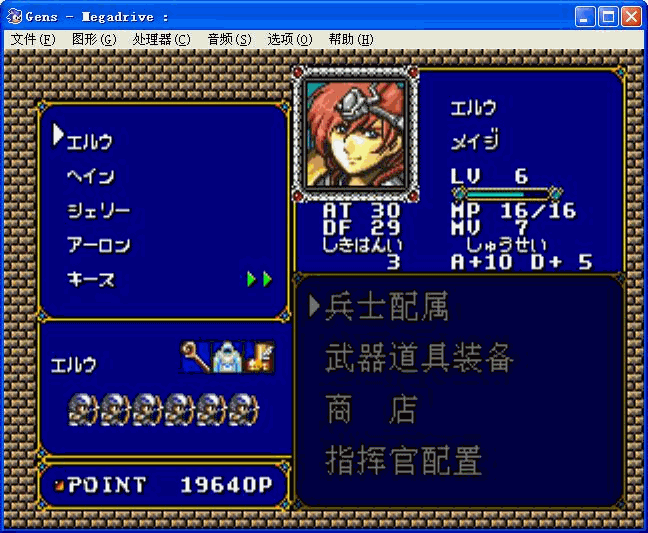
Task: Close the Gens emulator window
Action: (631, 16)
